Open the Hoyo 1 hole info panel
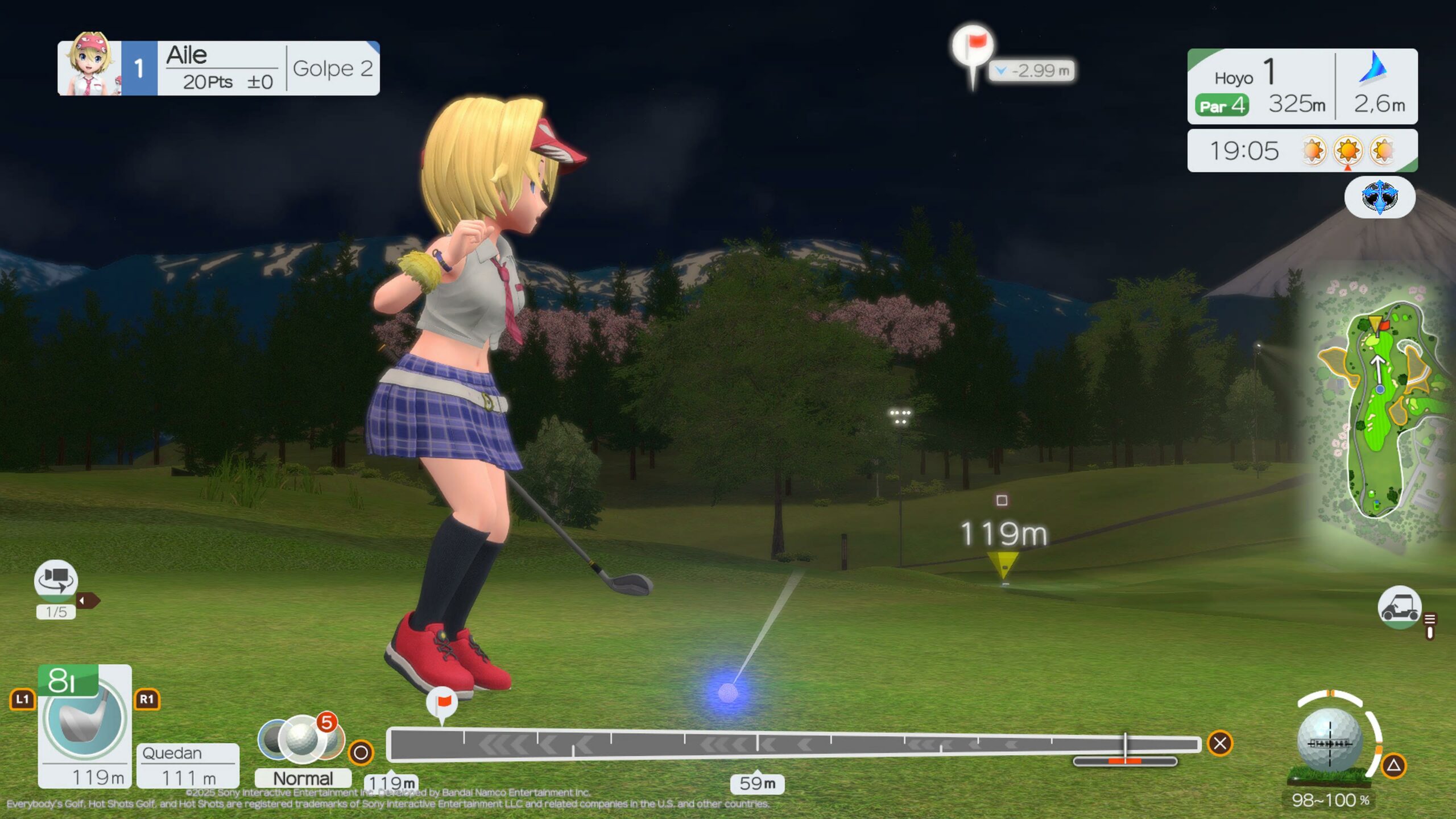1456x819 pixels. (1260, 86)
